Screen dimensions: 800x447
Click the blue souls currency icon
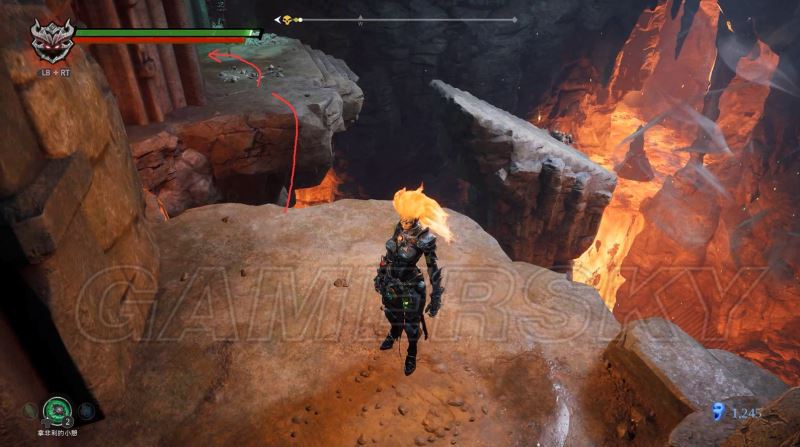[716, 409]
